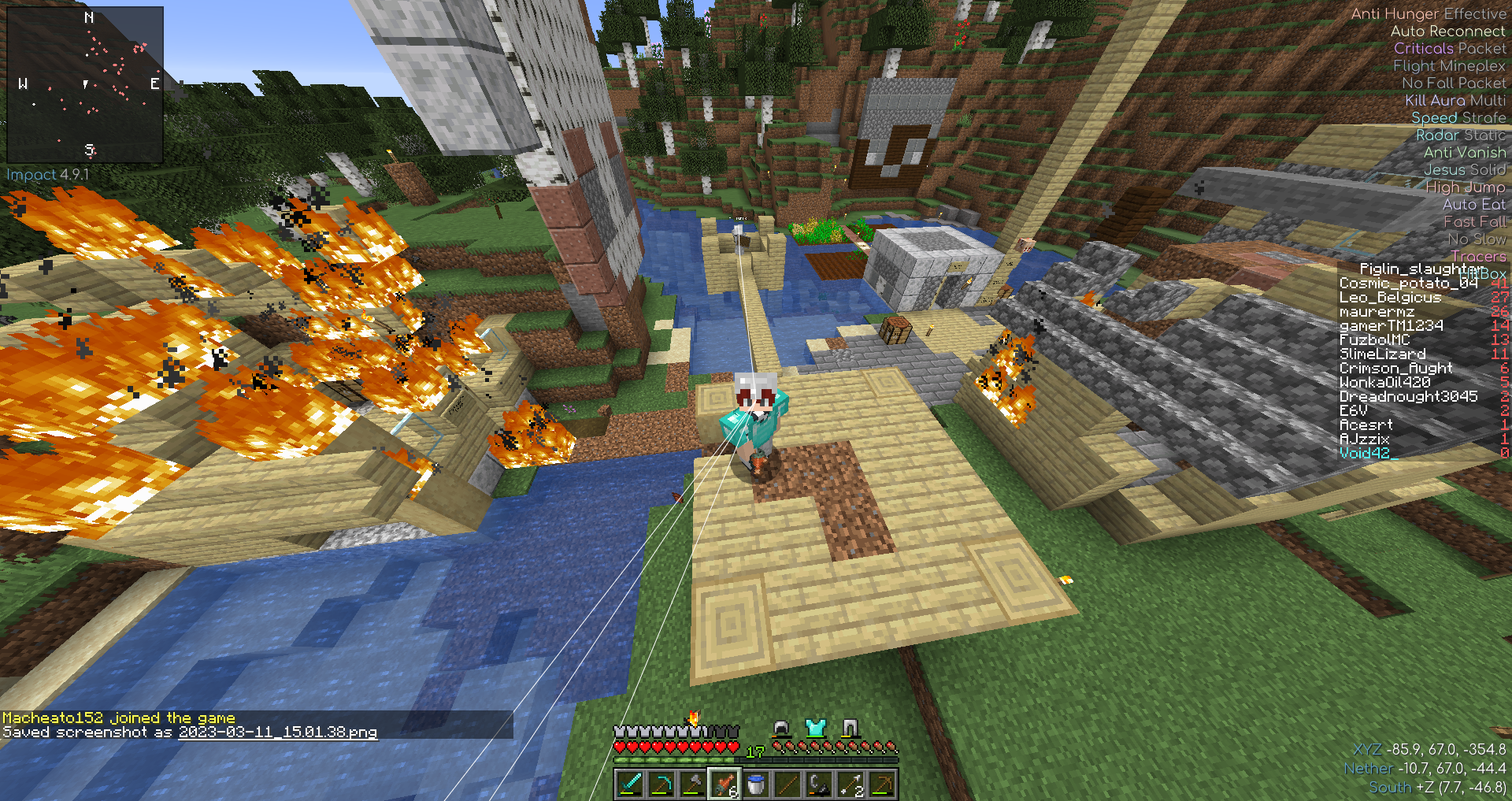This screenshot has width=1512, height=801.
Task: Click the Jesus Solid module entry
Action: pyautogui.click(x=1464, y=170)
